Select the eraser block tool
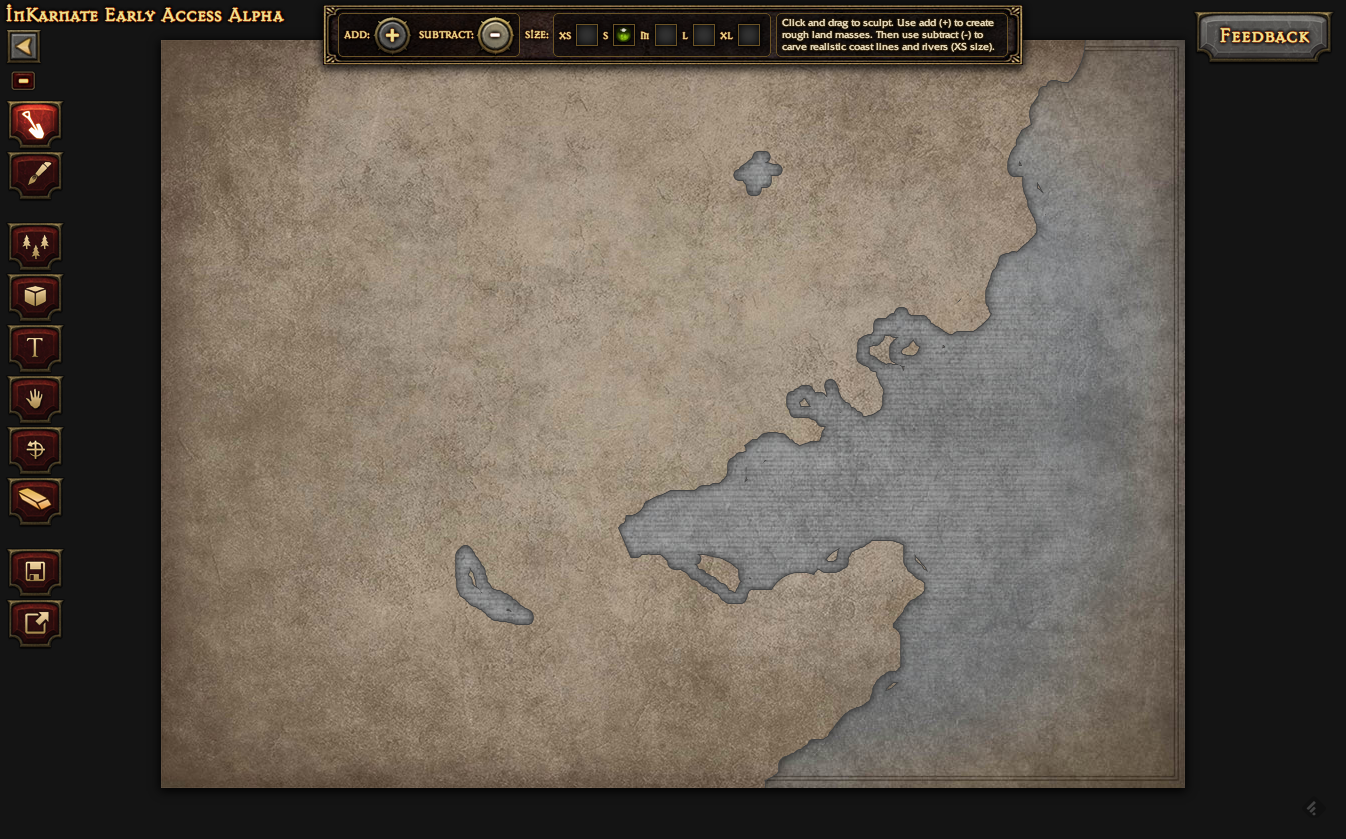This screenshot has width=1346, height=839. (x=35, y=500)
